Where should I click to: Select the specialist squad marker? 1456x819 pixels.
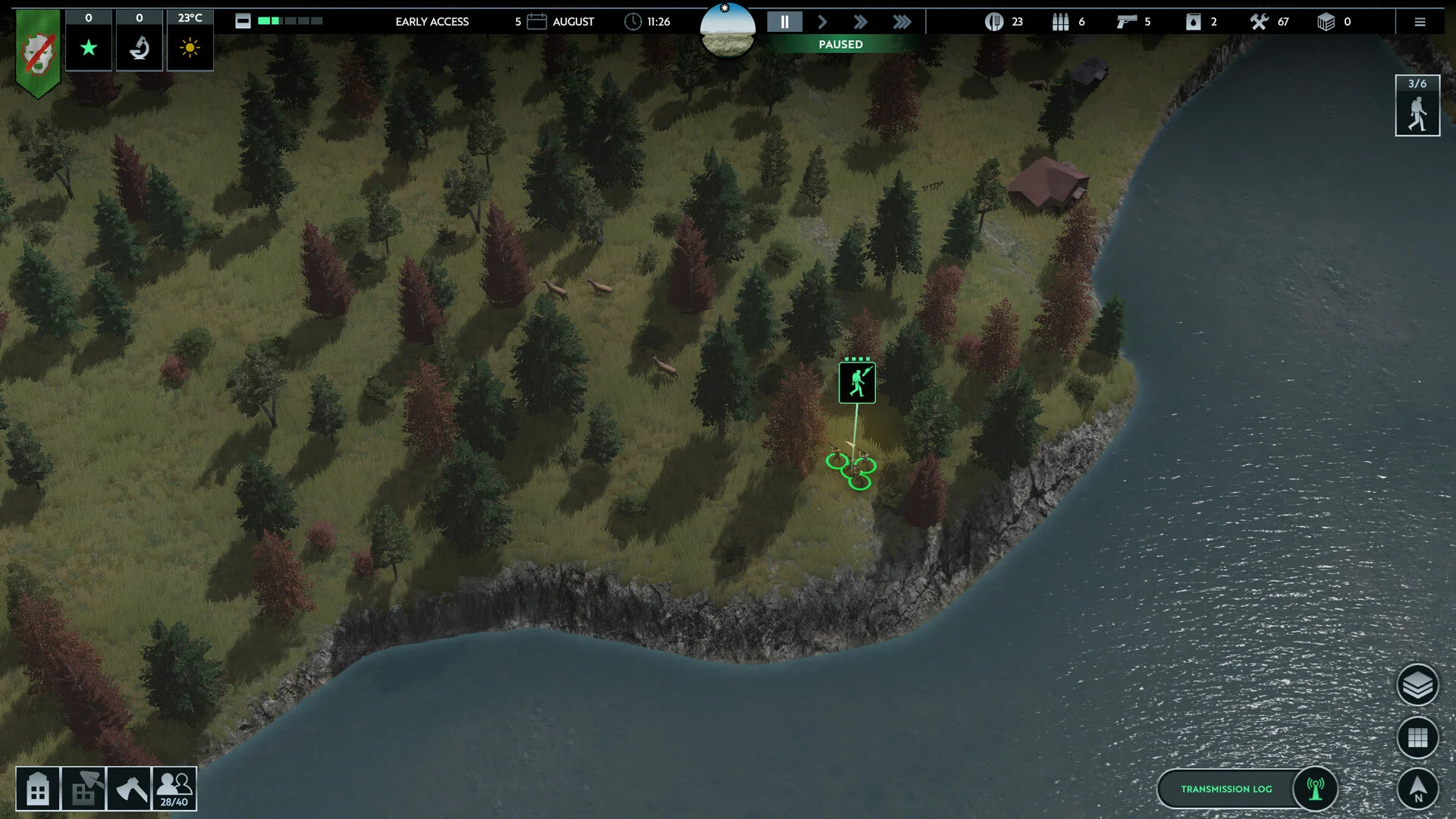[x=857, y=382]
